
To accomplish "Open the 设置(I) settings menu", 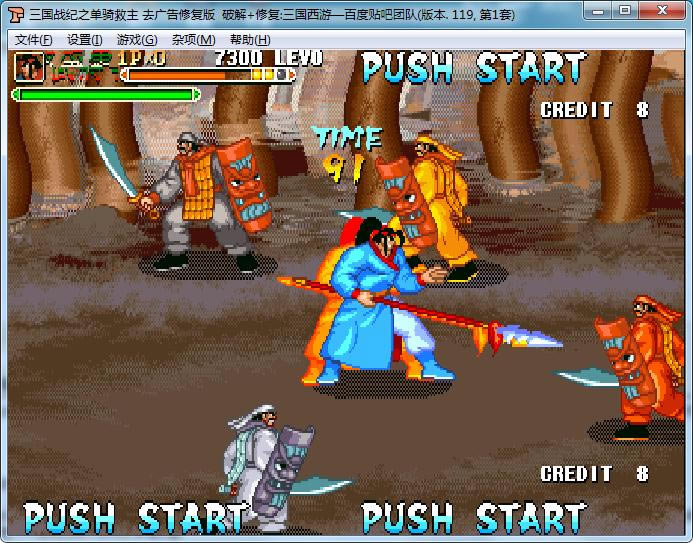I will coord(85,40).
